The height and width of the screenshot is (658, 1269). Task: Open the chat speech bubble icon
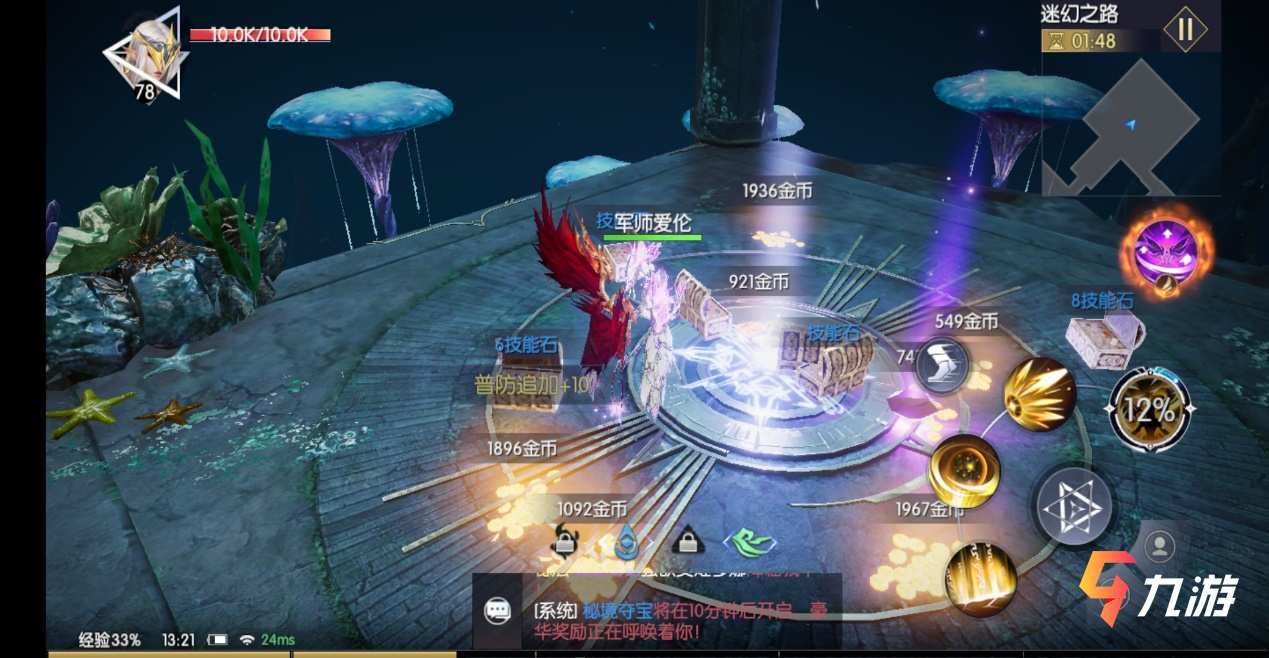click(x=497, y=611)
